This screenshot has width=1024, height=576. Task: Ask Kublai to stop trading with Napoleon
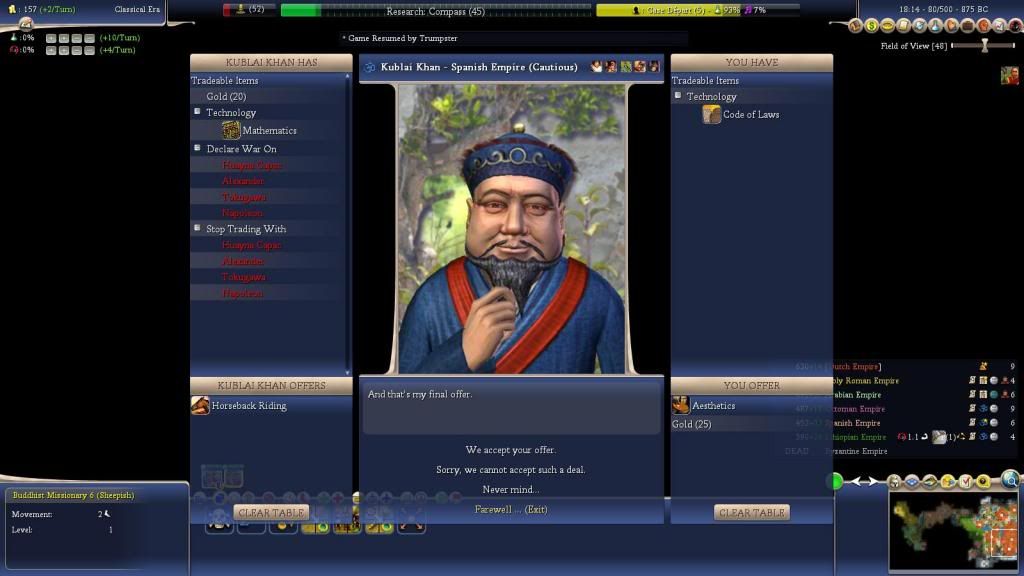click(x=242, y=293)
